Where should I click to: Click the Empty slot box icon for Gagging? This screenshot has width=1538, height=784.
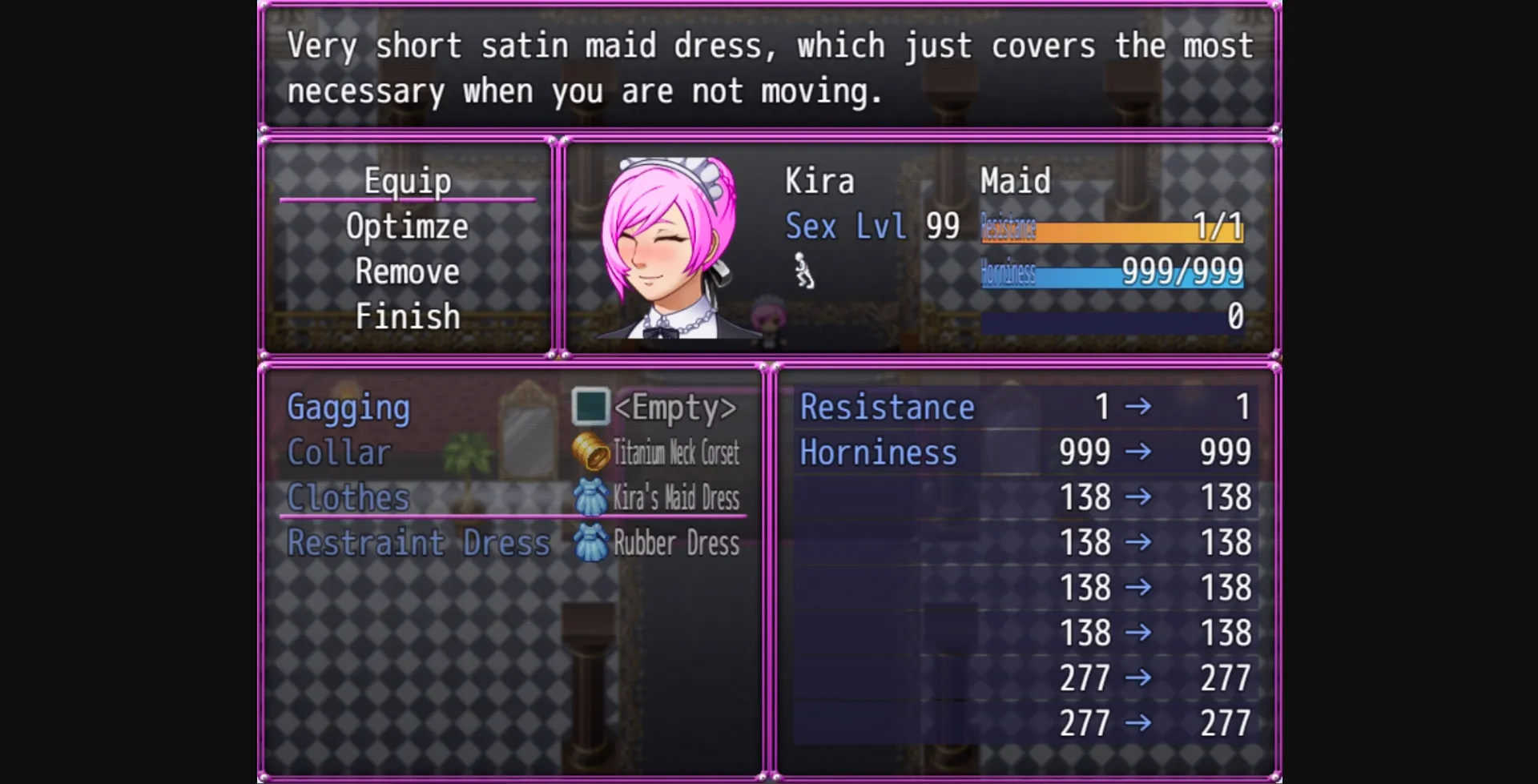pos(590,408)
